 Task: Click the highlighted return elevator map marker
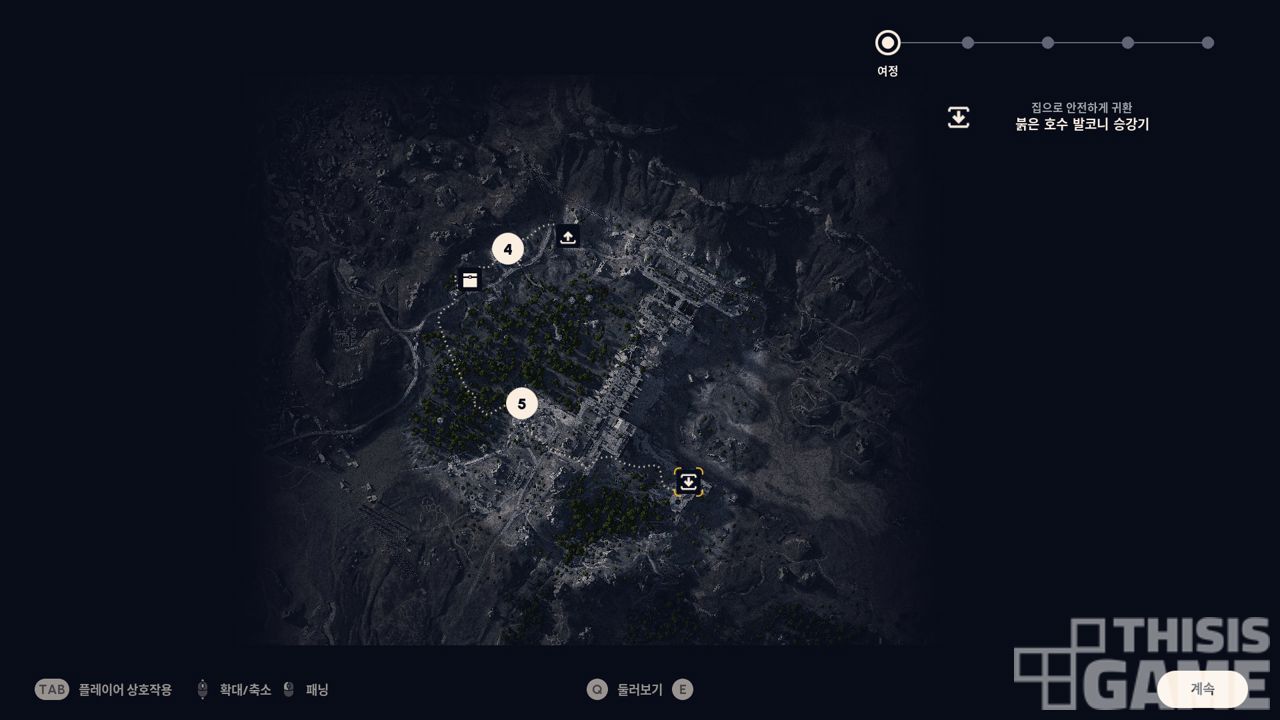(x=688, y=482)
